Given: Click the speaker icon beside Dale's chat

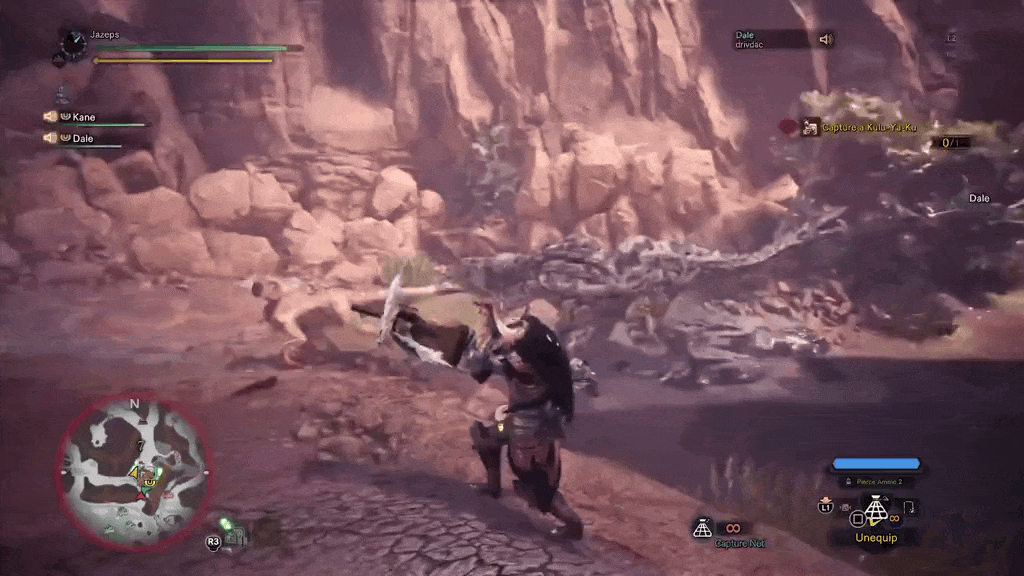Looking at the screenshot, I should pyautogui.click(x=826, y=39).
